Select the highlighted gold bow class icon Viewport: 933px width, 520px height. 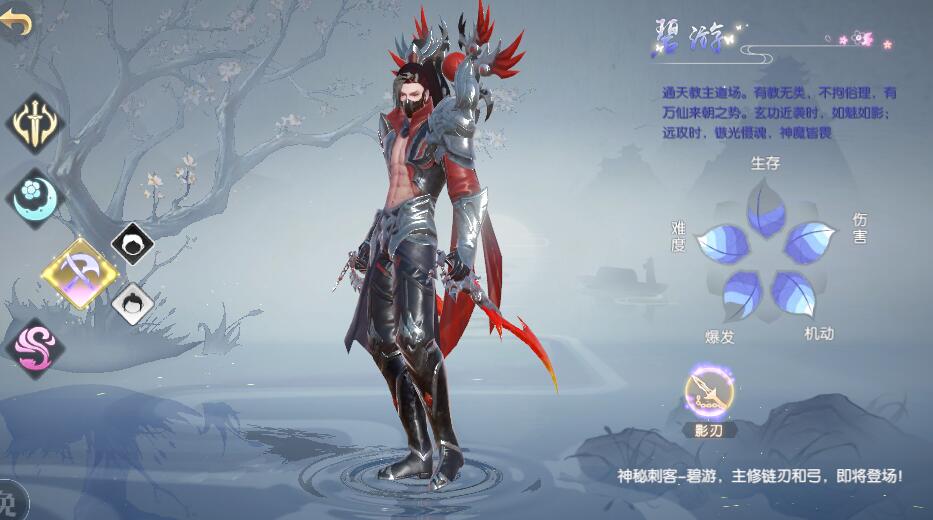(x=79, y=270)
